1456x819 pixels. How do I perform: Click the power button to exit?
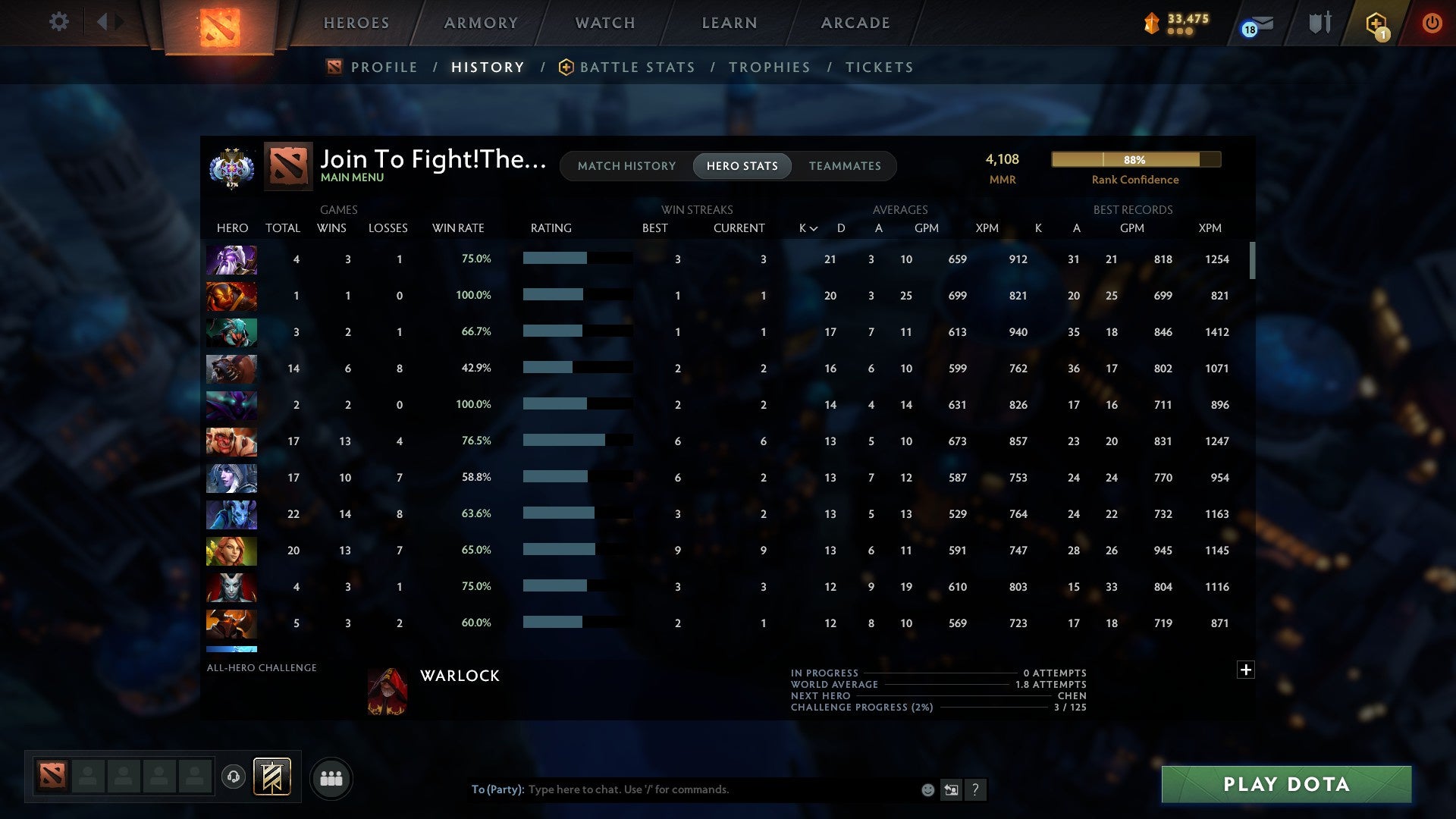(1432, 23)
